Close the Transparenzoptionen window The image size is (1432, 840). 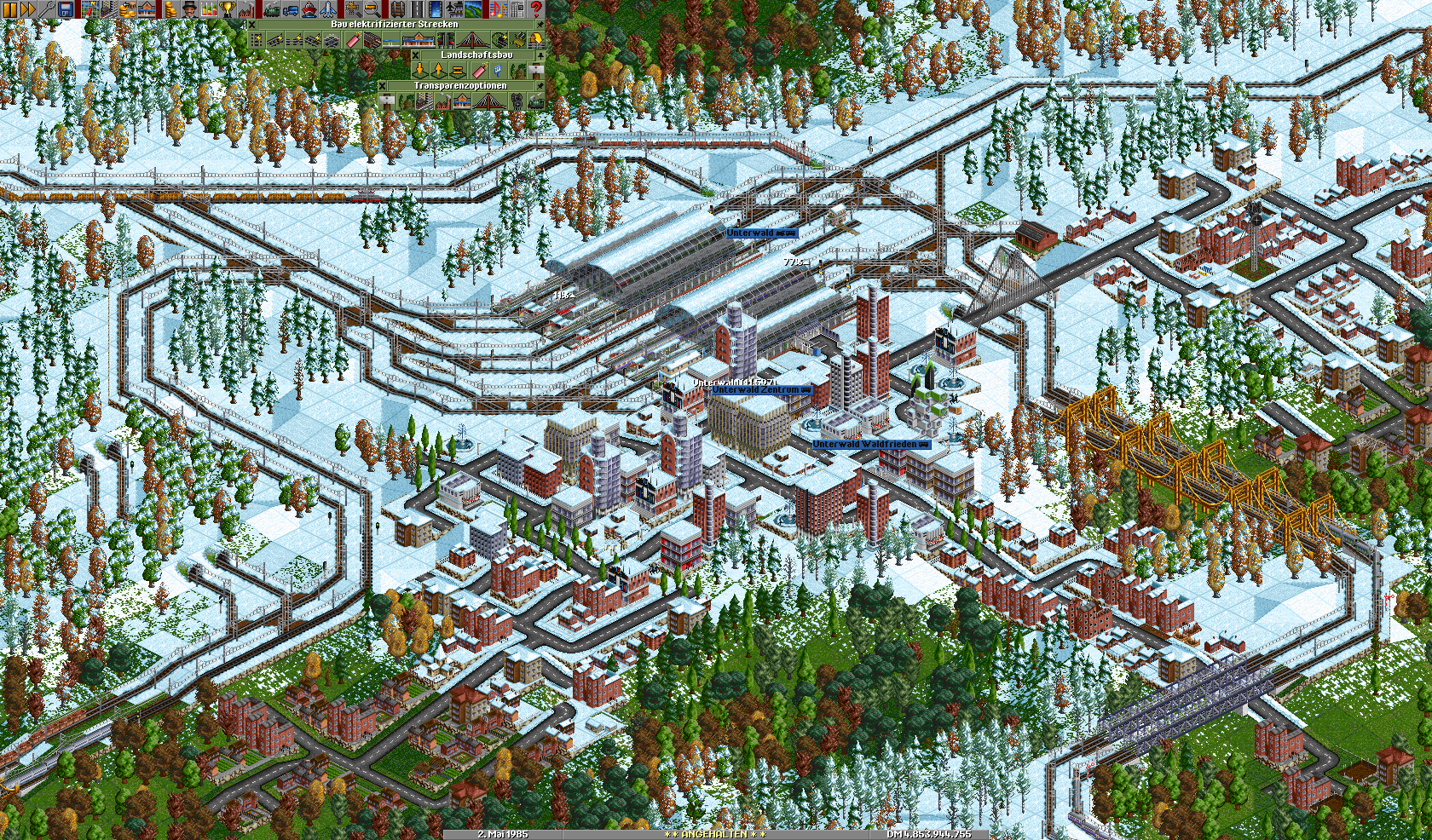pyautogui.click(x=383, y=86)
